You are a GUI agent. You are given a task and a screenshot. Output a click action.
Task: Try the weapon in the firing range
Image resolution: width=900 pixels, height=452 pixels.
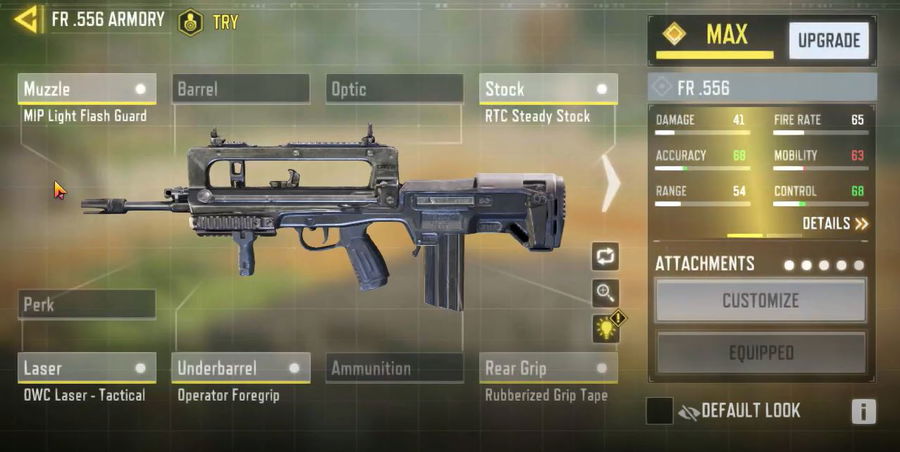(208, 21)
